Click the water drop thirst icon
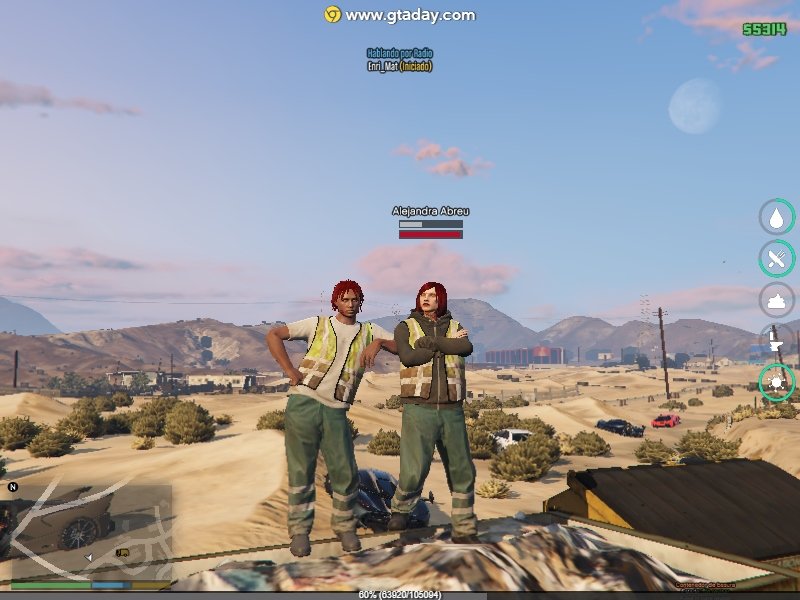Screen dimensions: 800x600 click(777, 217)
